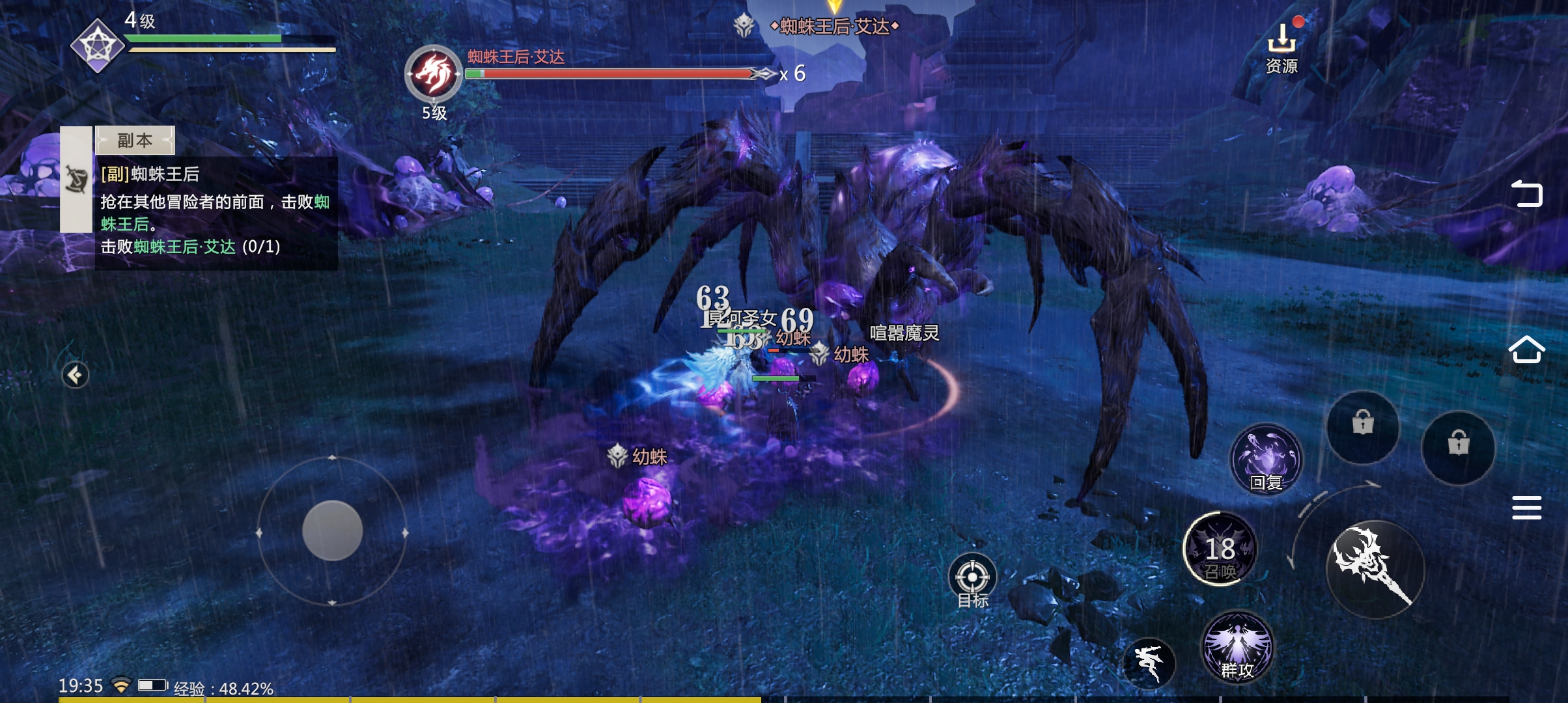Switch to the 副本 dungeon tab
Screen dimensions: 1568x703
pos(135,140)
